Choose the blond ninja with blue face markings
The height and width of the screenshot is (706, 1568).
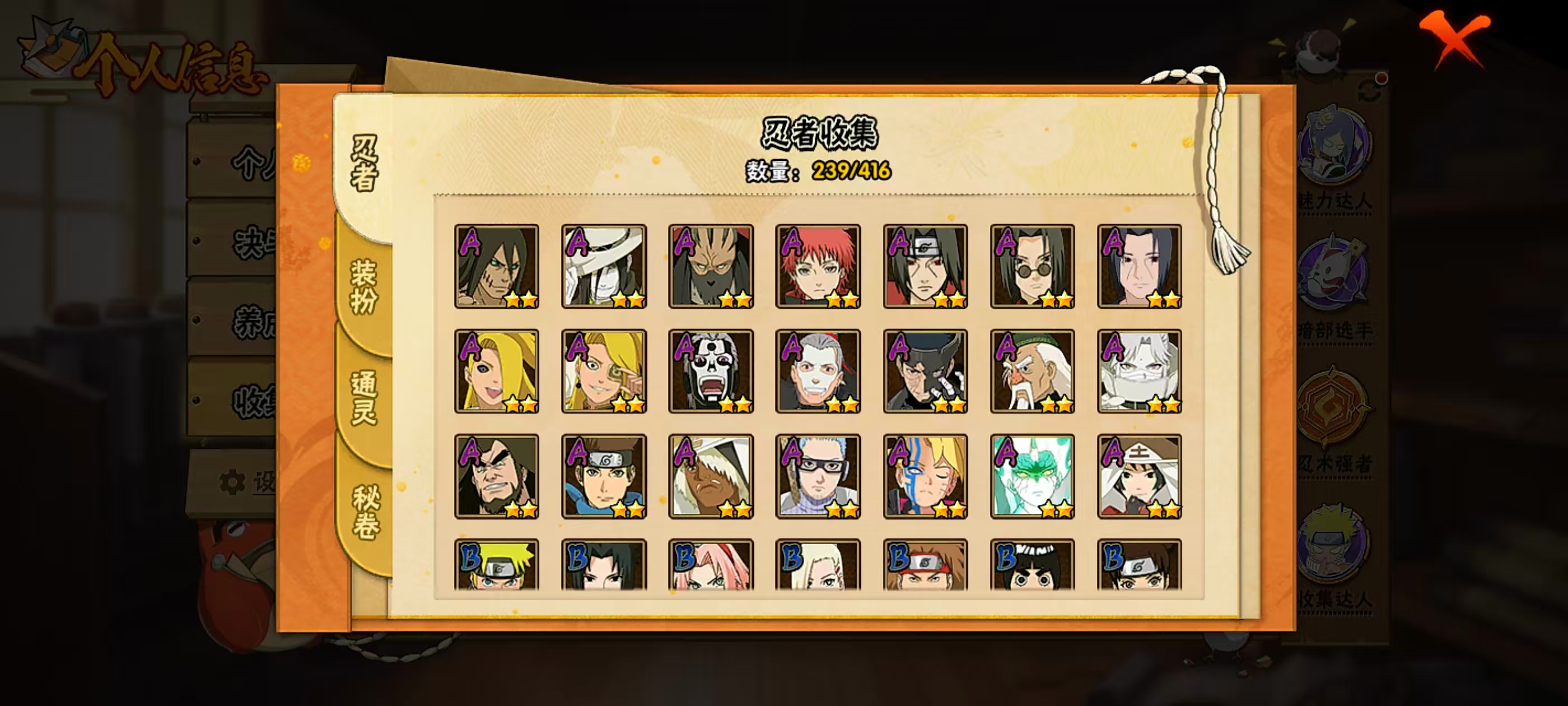(x=925, y=476)
